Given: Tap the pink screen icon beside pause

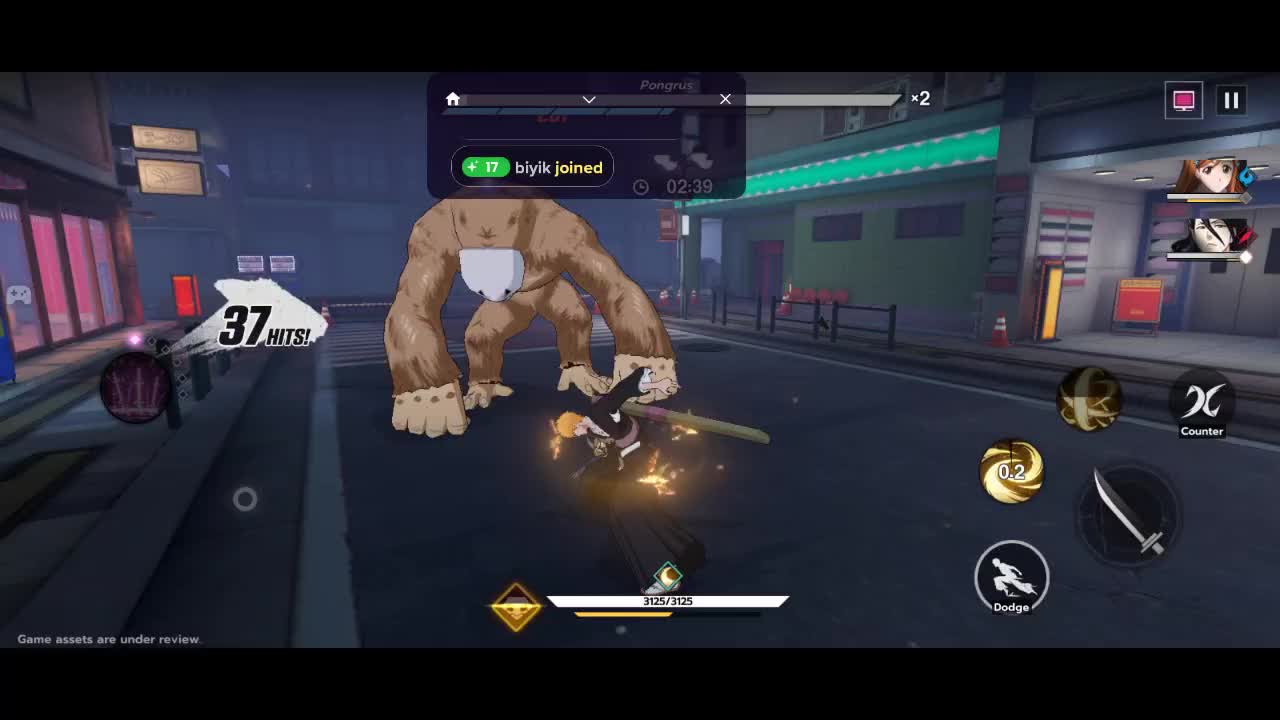Looking at the screenshot, I should (x=1184, y=100).
